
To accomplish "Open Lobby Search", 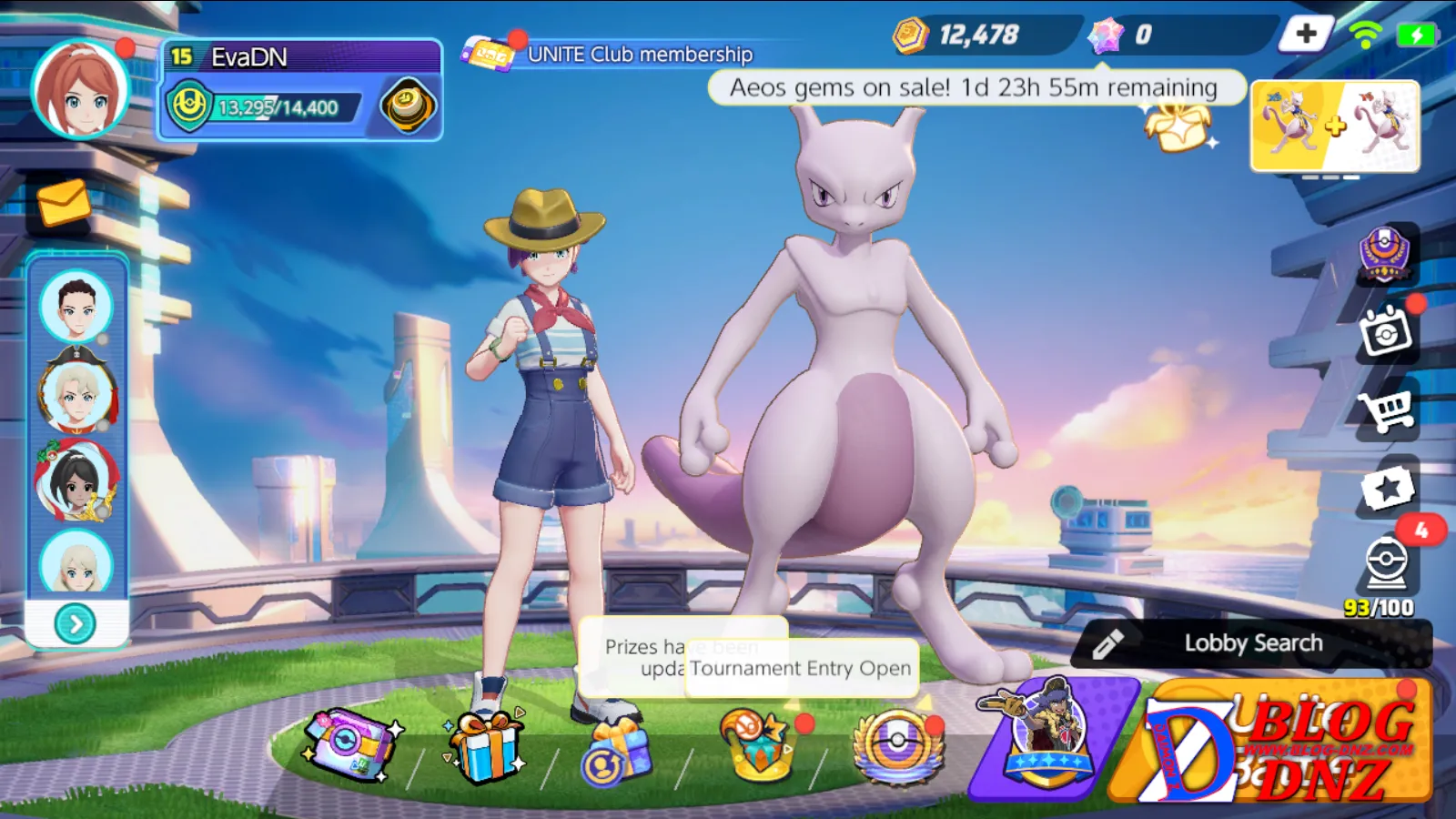I will 1252,643.
